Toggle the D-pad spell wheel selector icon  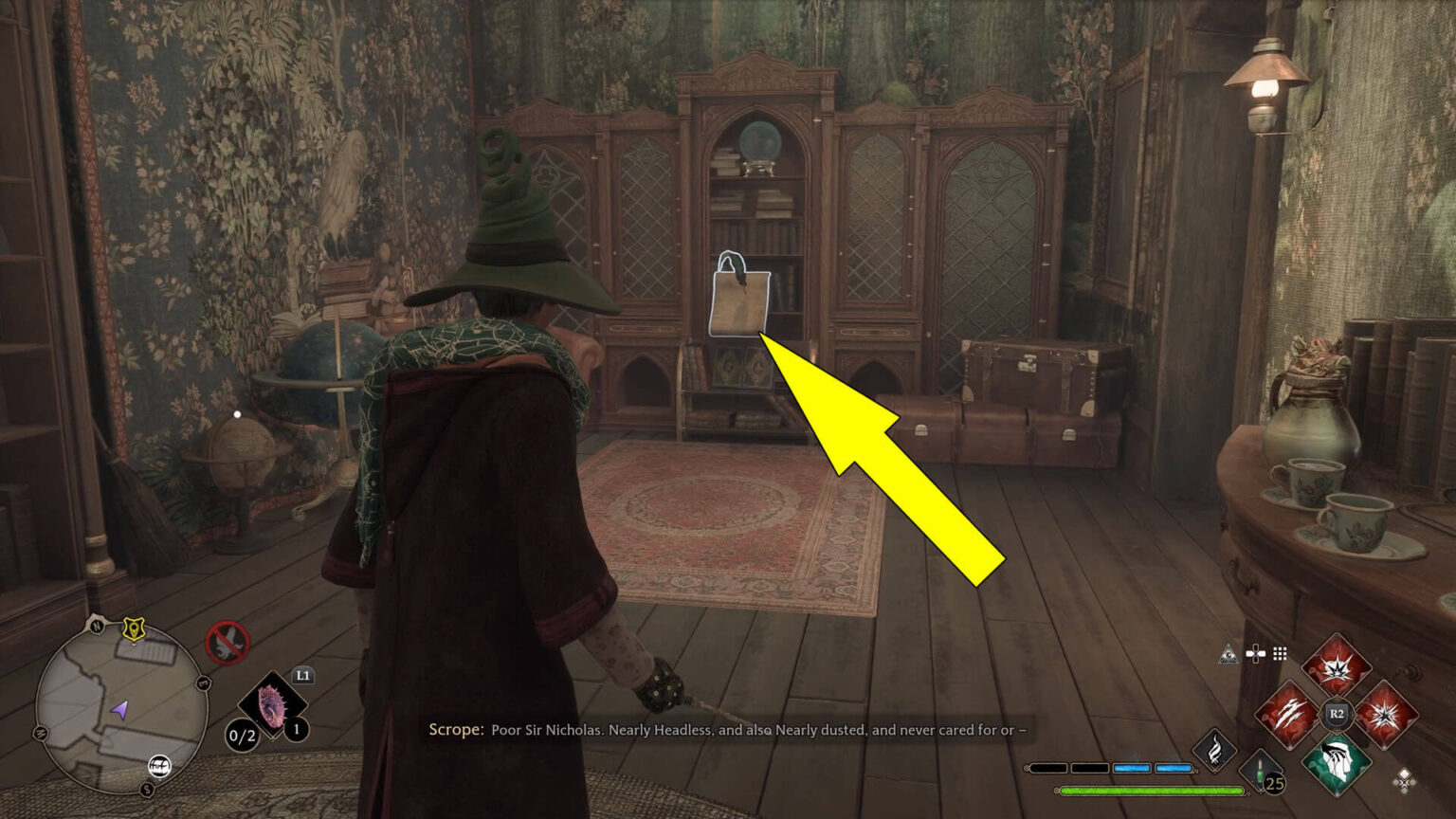1255,652
